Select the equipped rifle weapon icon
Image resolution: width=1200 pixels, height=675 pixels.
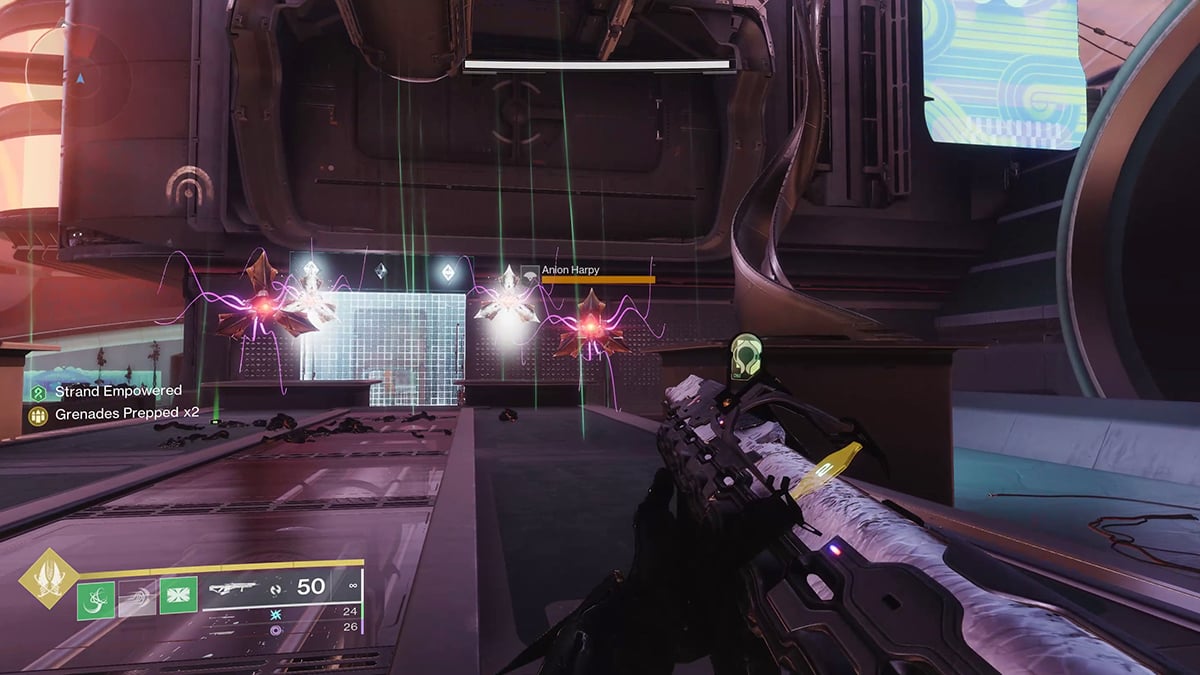(232, 588)
